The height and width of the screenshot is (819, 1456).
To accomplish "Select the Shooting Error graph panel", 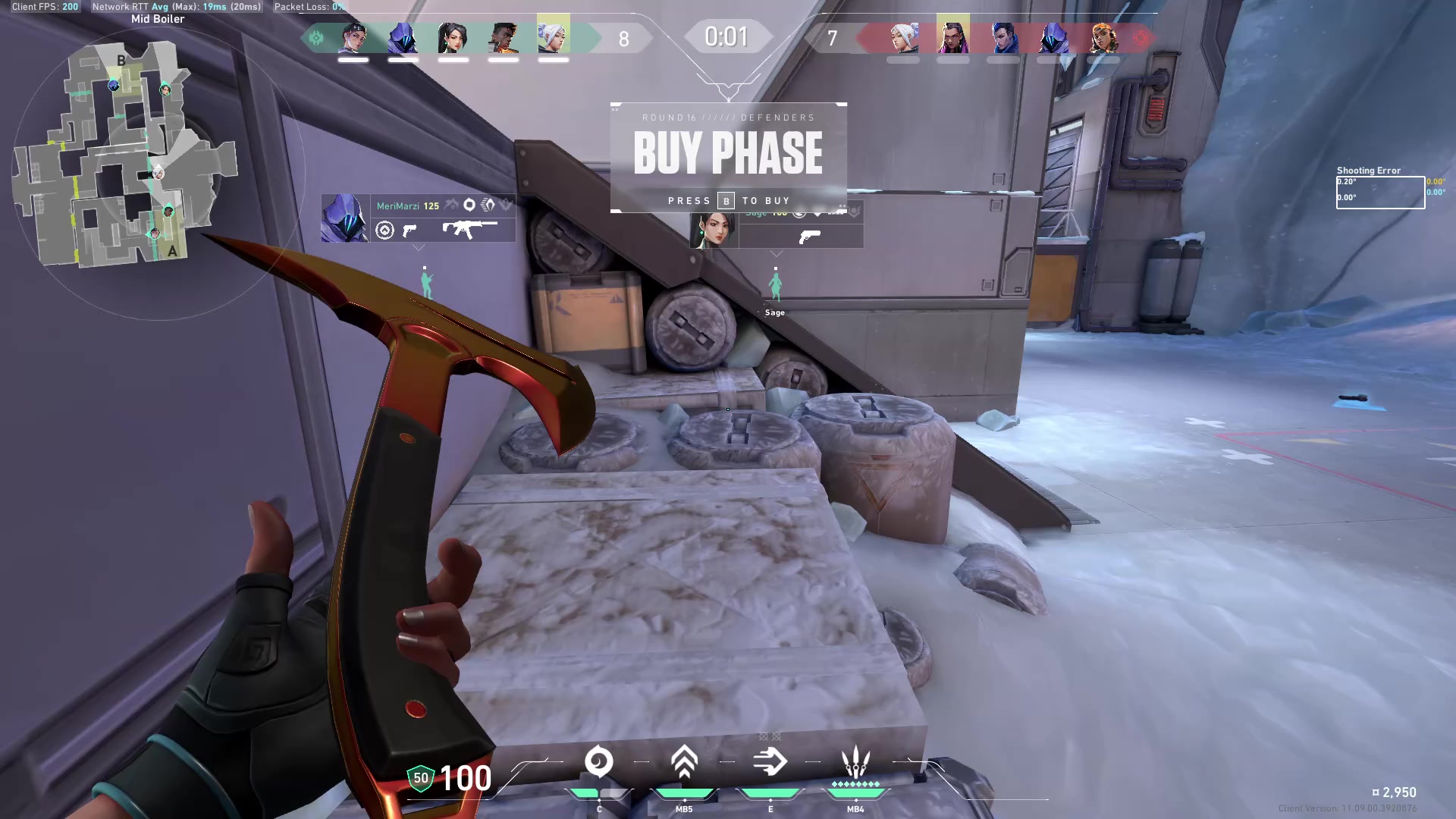I will [1379, 192].
